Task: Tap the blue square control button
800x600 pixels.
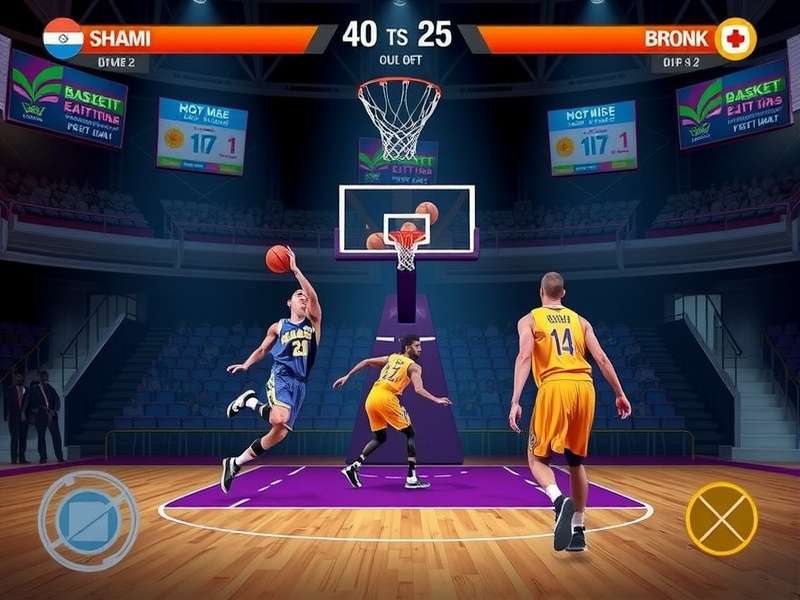Action: (88, 520)
